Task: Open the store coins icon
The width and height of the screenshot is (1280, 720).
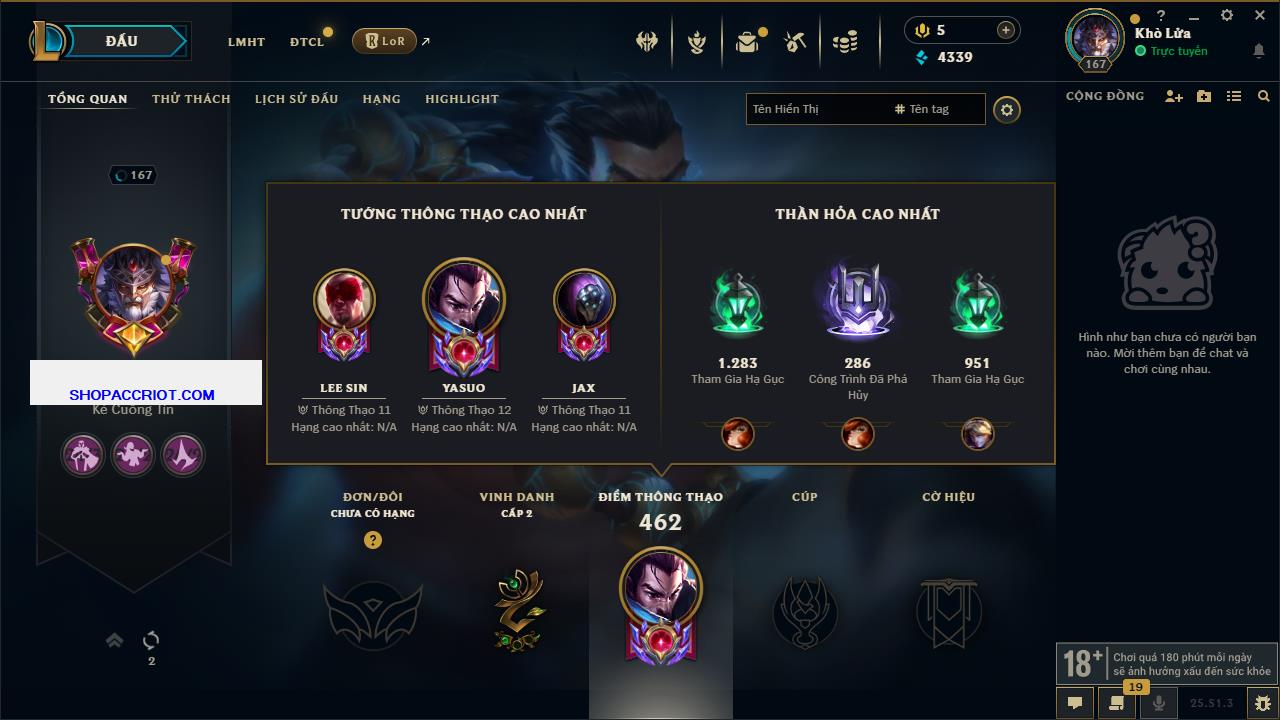Action: (845, 42)
